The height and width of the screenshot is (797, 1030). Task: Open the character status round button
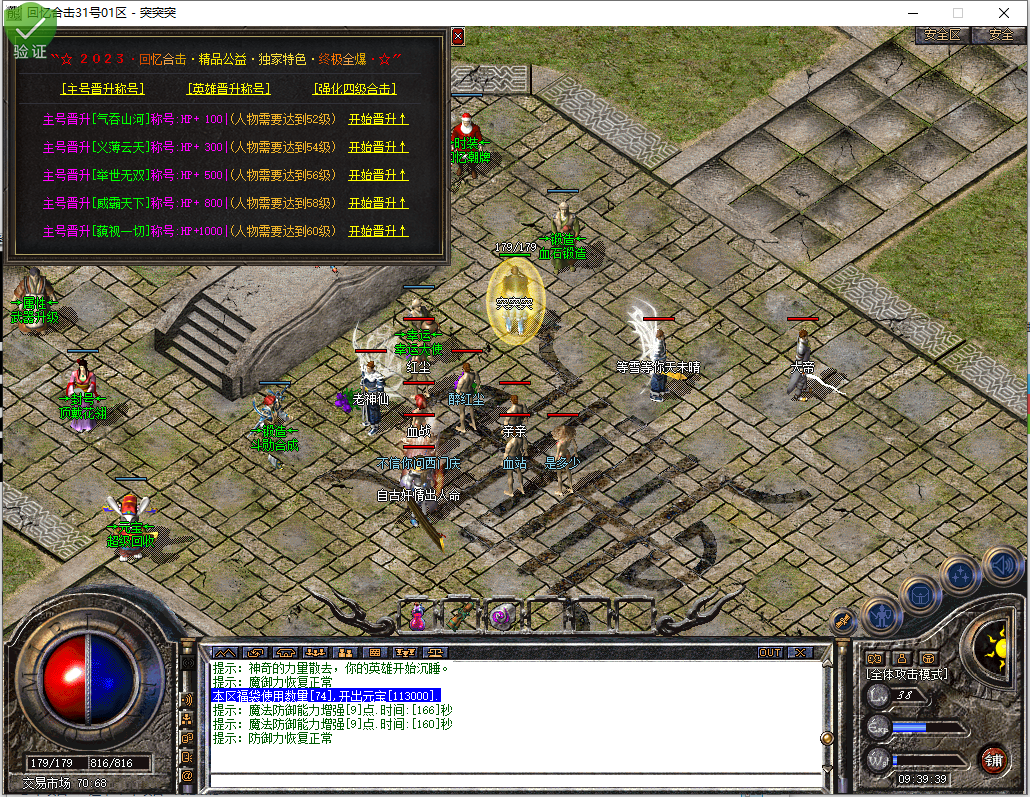(881, 614)
